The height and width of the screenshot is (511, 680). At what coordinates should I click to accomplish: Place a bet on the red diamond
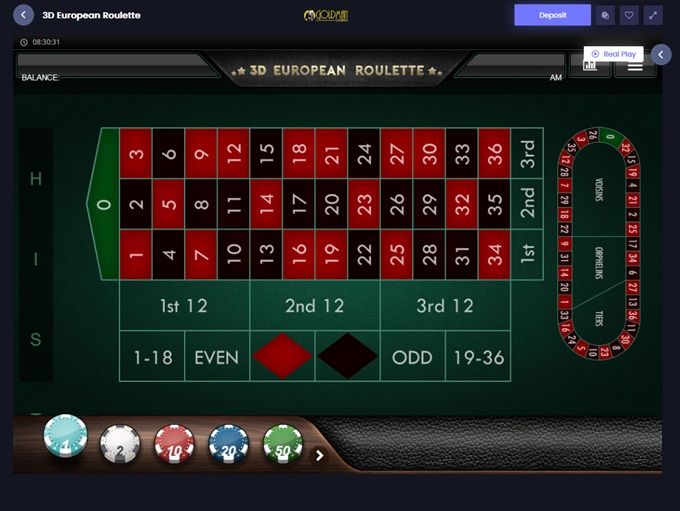(282, 357)
